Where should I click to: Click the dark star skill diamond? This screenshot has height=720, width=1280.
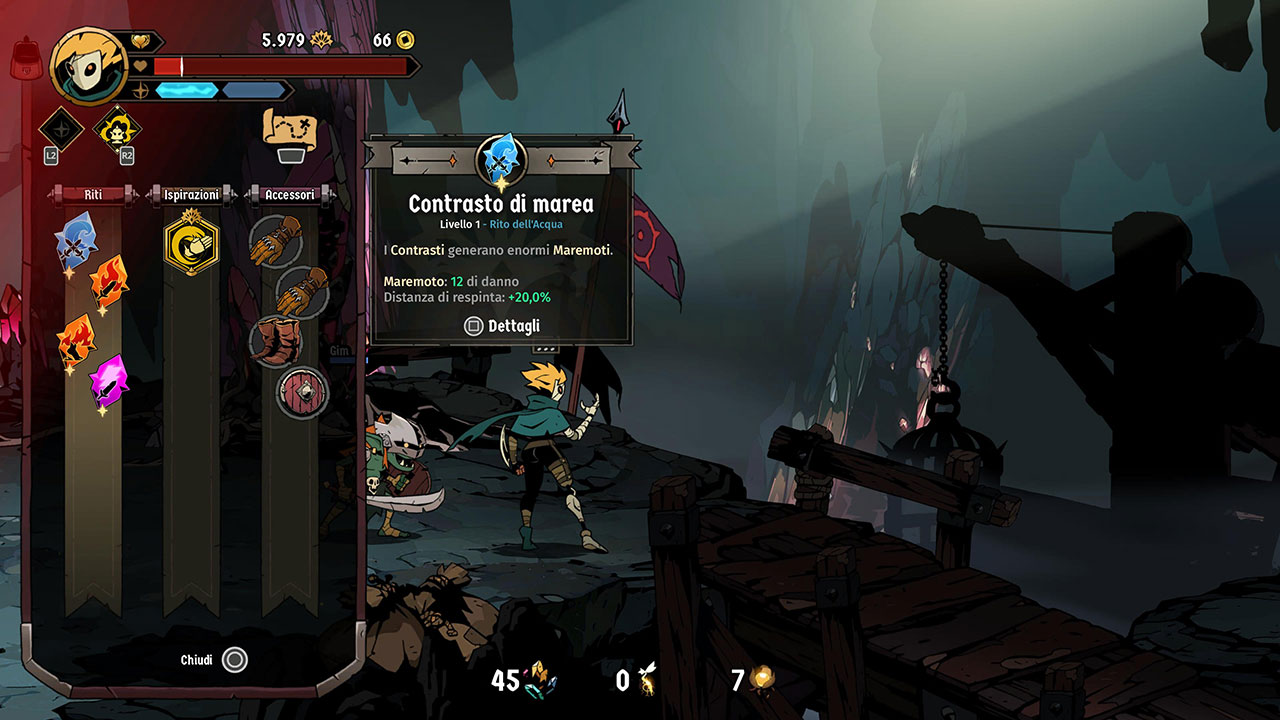[x=61, y=129]
